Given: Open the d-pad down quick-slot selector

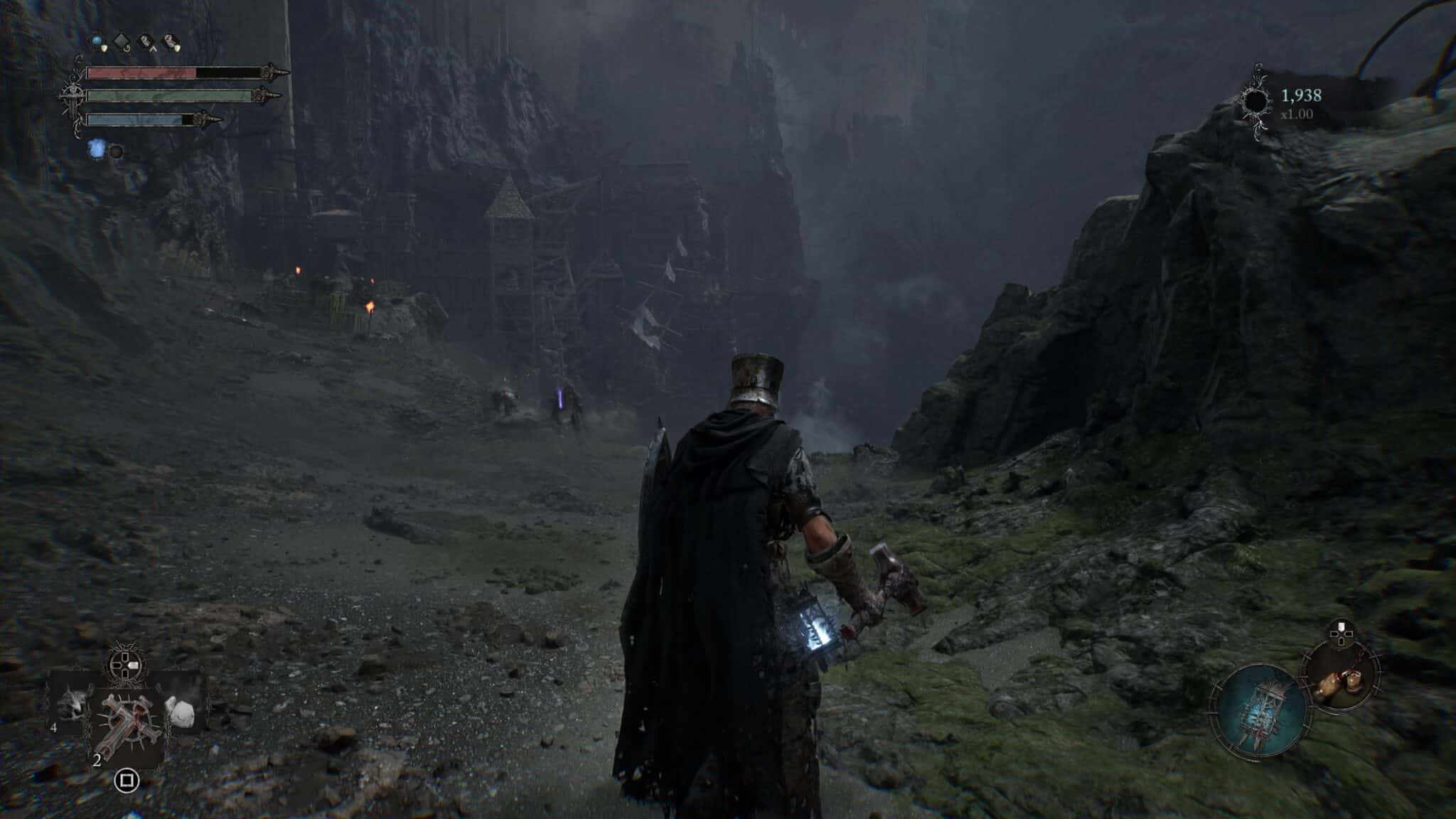Looking at the screenshot, I should click(124, 673).
